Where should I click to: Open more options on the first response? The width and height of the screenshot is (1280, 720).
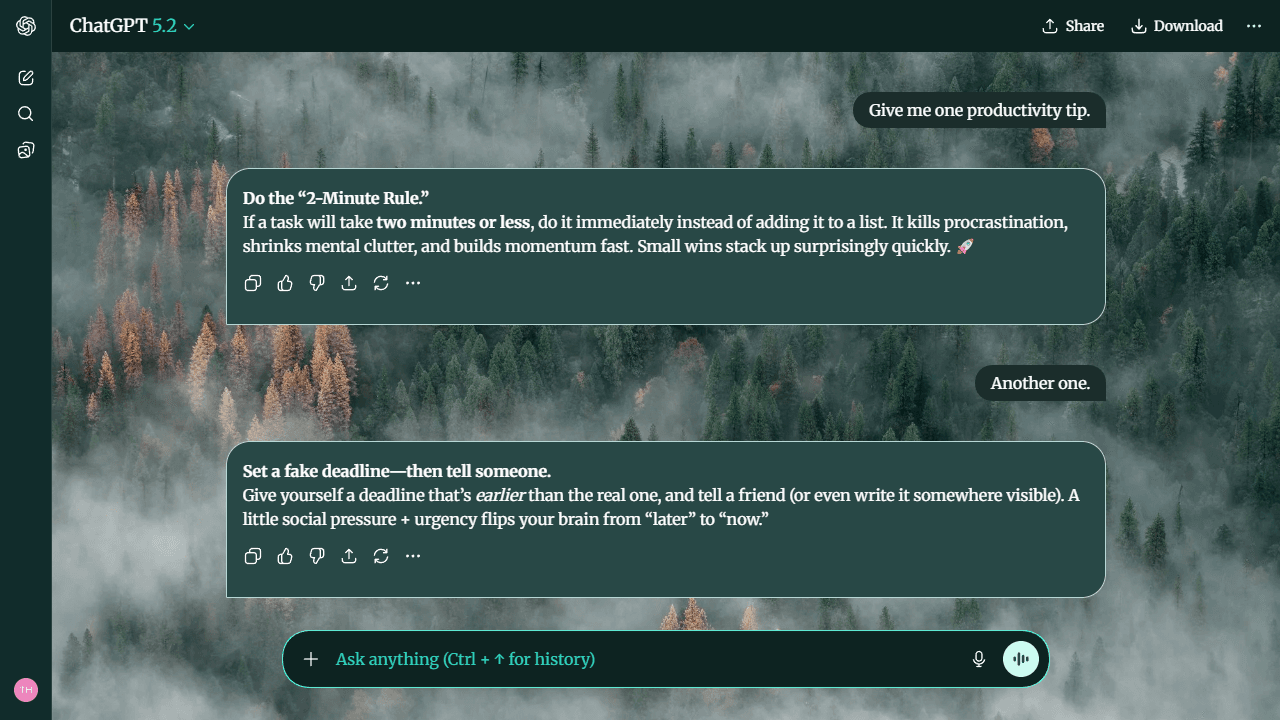coord(413,283)
